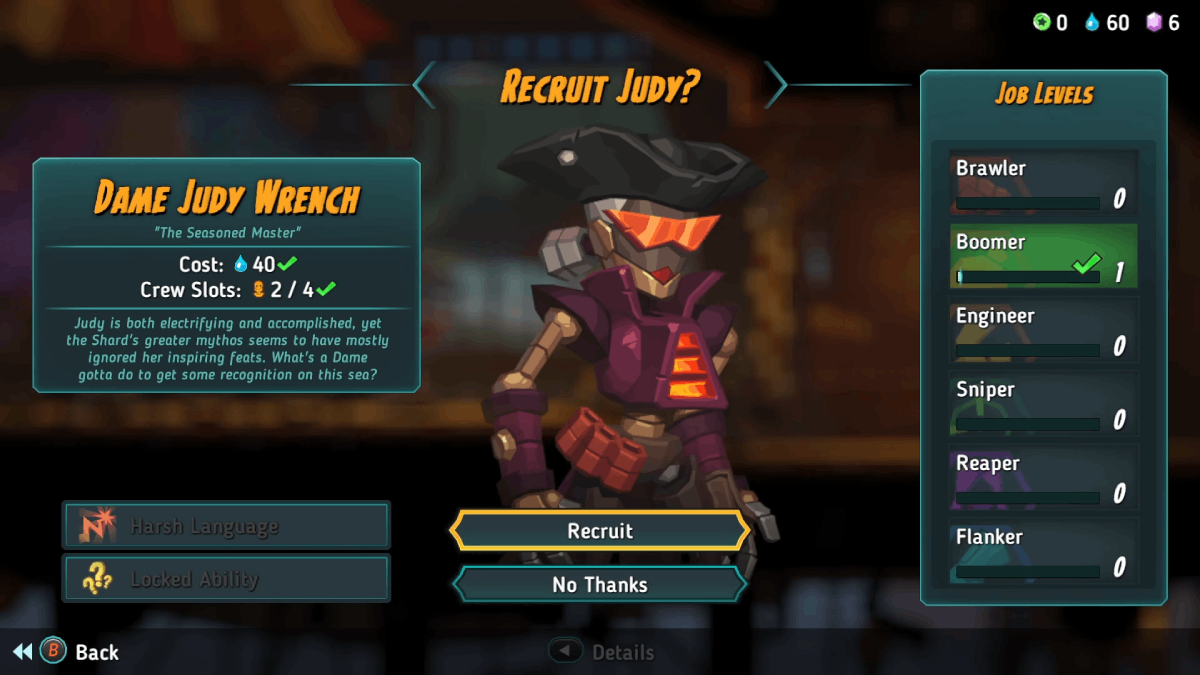
Task: Pick the Sniper job row
Action: pyautogui.click(x=1043, y=405)
